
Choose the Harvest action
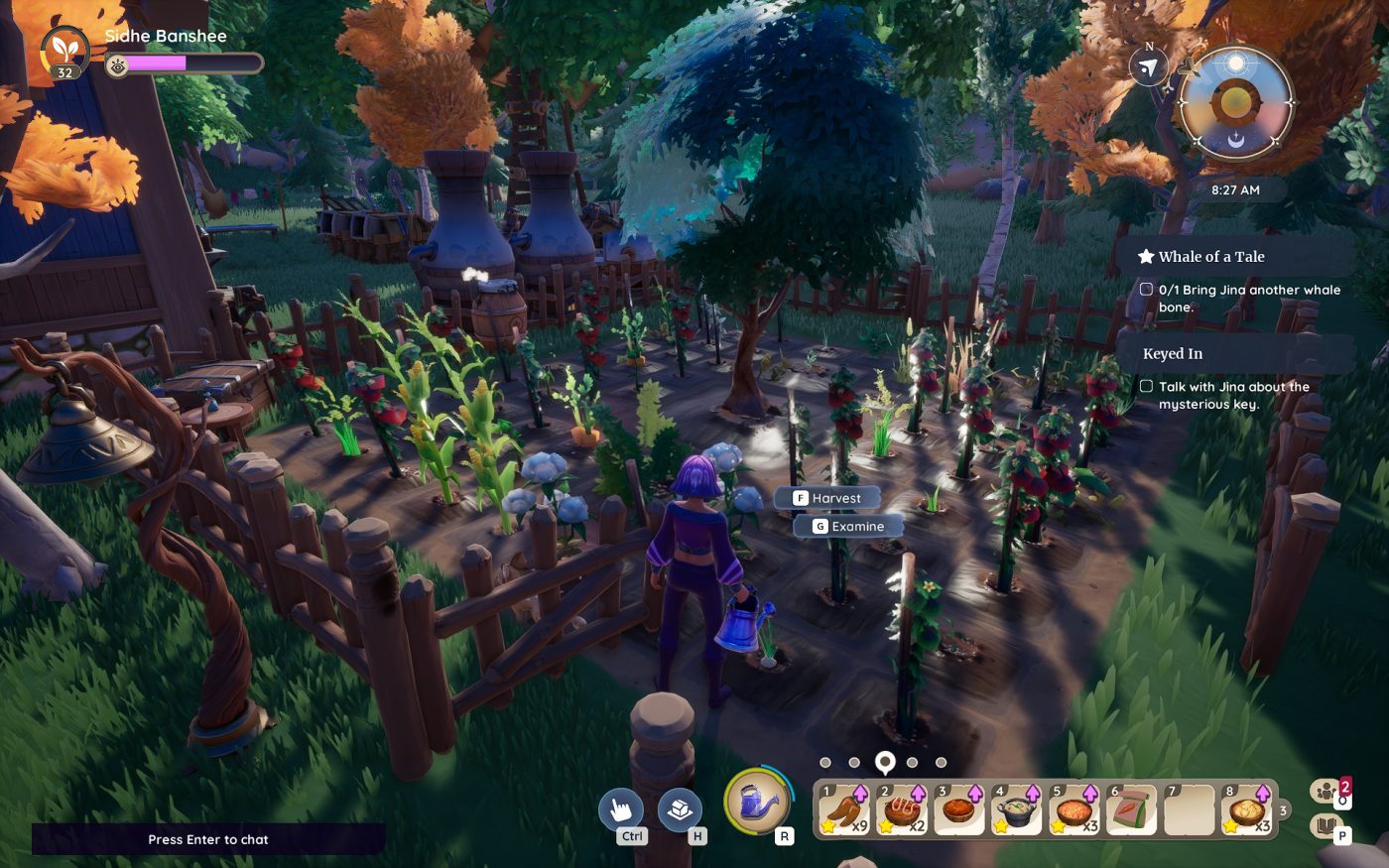(829, 497)
